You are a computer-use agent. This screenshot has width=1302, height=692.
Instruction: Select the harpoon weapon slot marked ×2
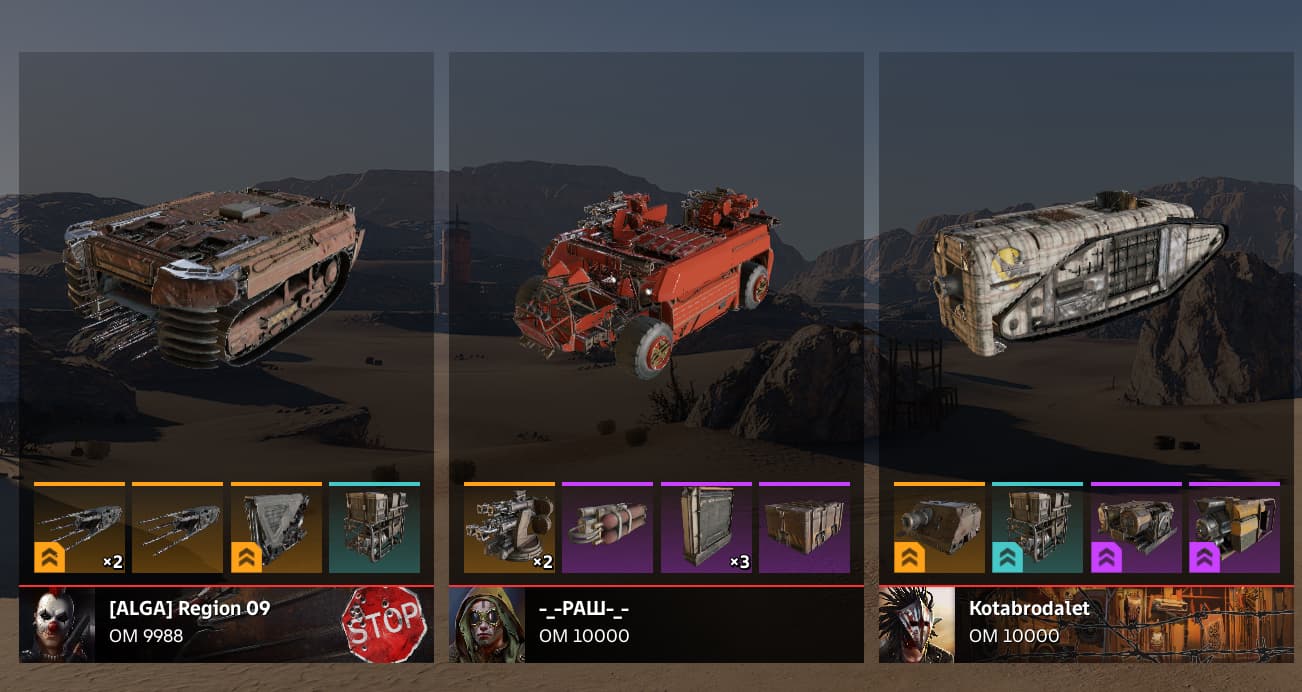[79, 528]
